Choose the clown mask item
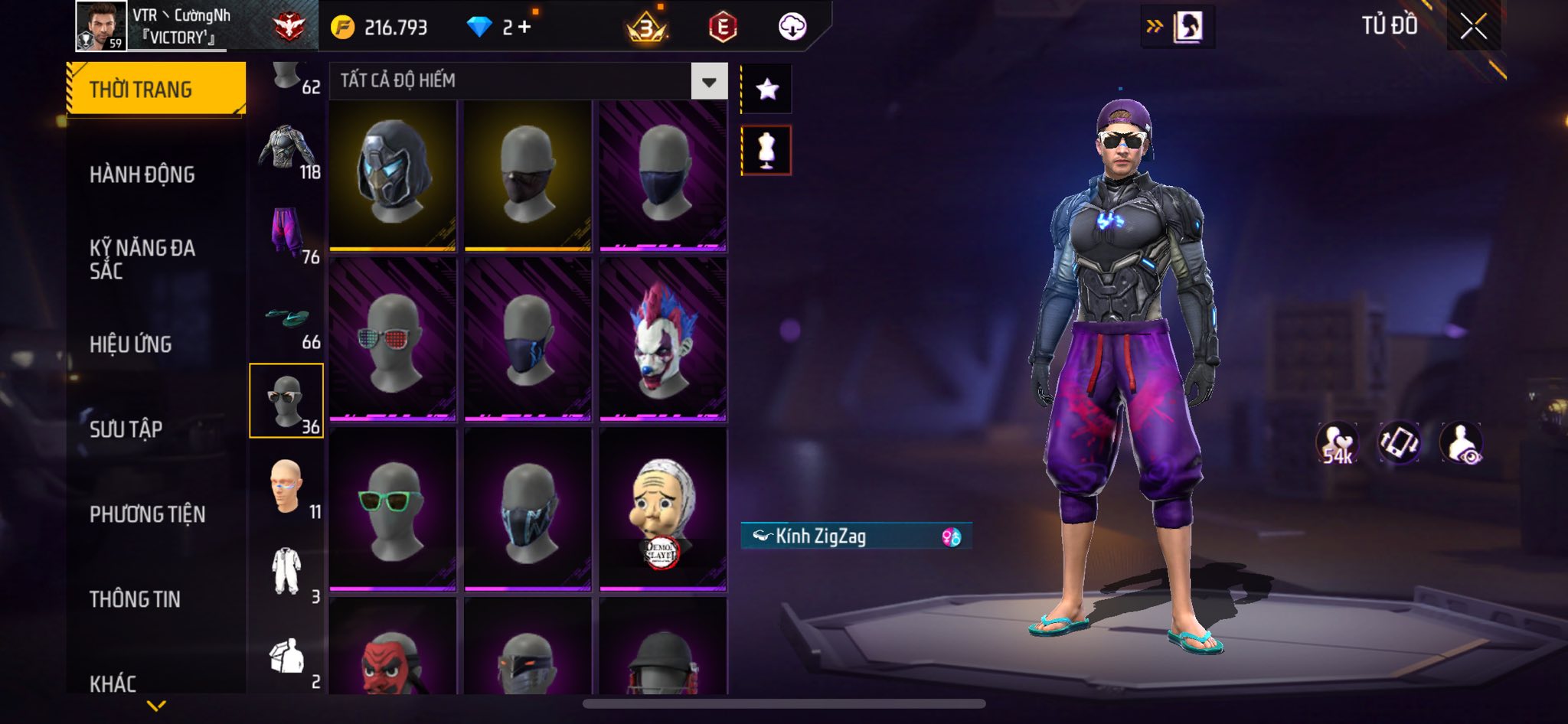Viewport: 1568px width, 724px height. pyautogui.click(x=663, y=338)
